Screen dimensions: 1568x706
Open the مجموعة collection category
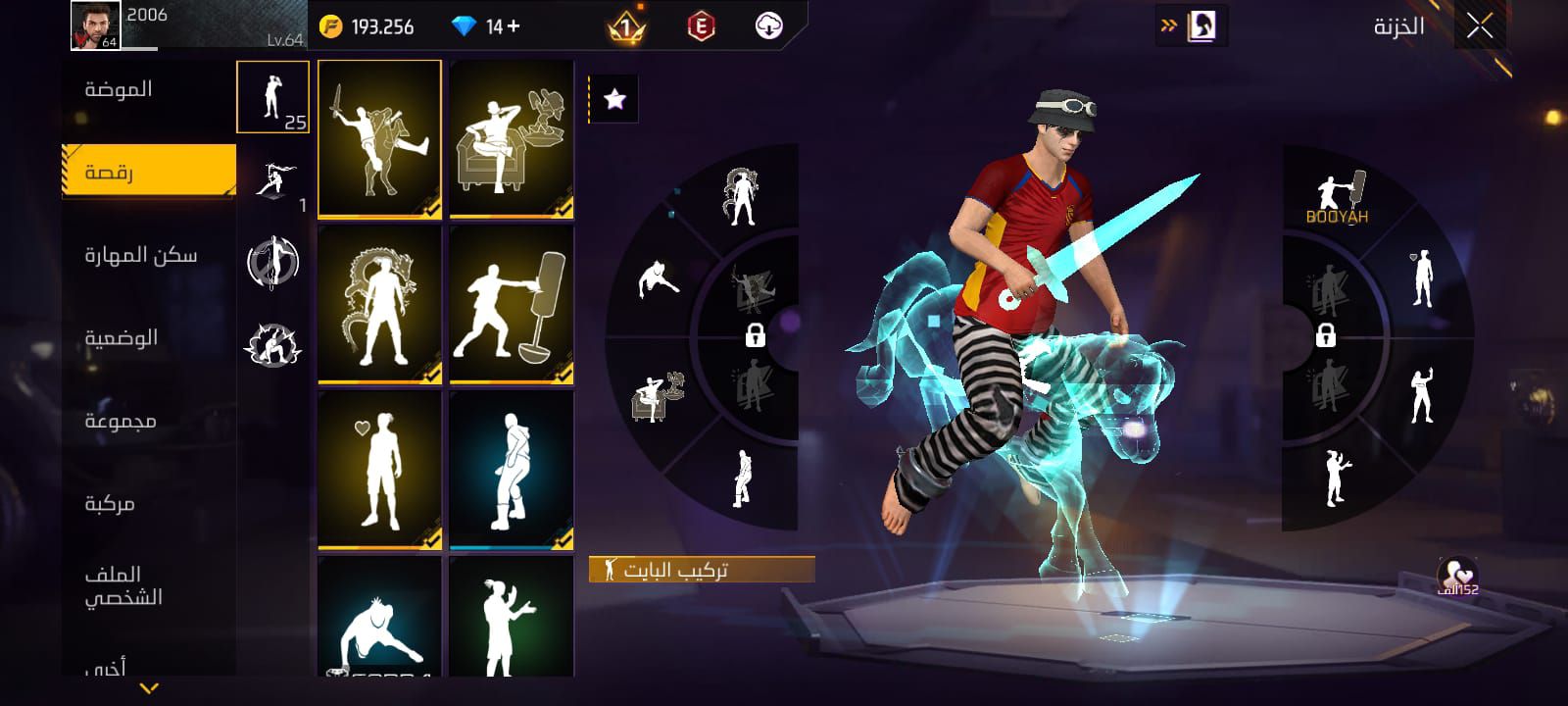pyautogui.click(x=120, y=422)
